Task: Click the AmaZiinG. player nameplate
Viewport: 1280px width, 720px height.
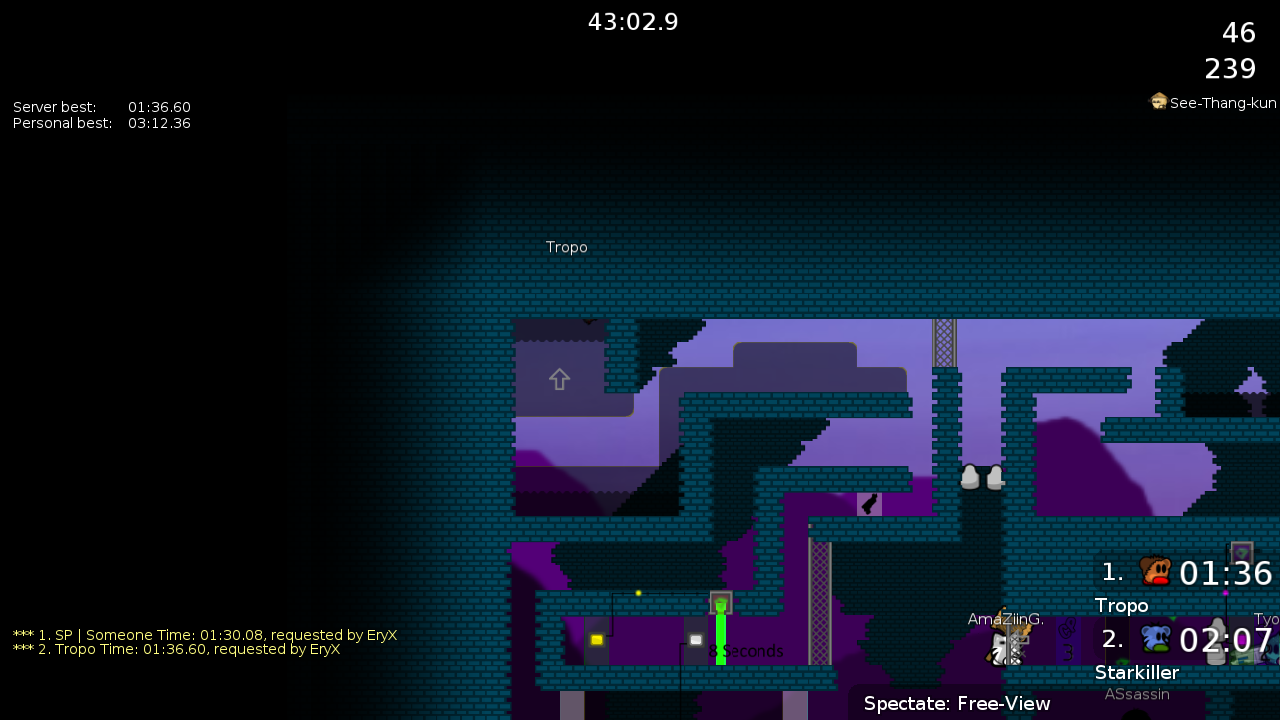Action: pos(1005,619)
